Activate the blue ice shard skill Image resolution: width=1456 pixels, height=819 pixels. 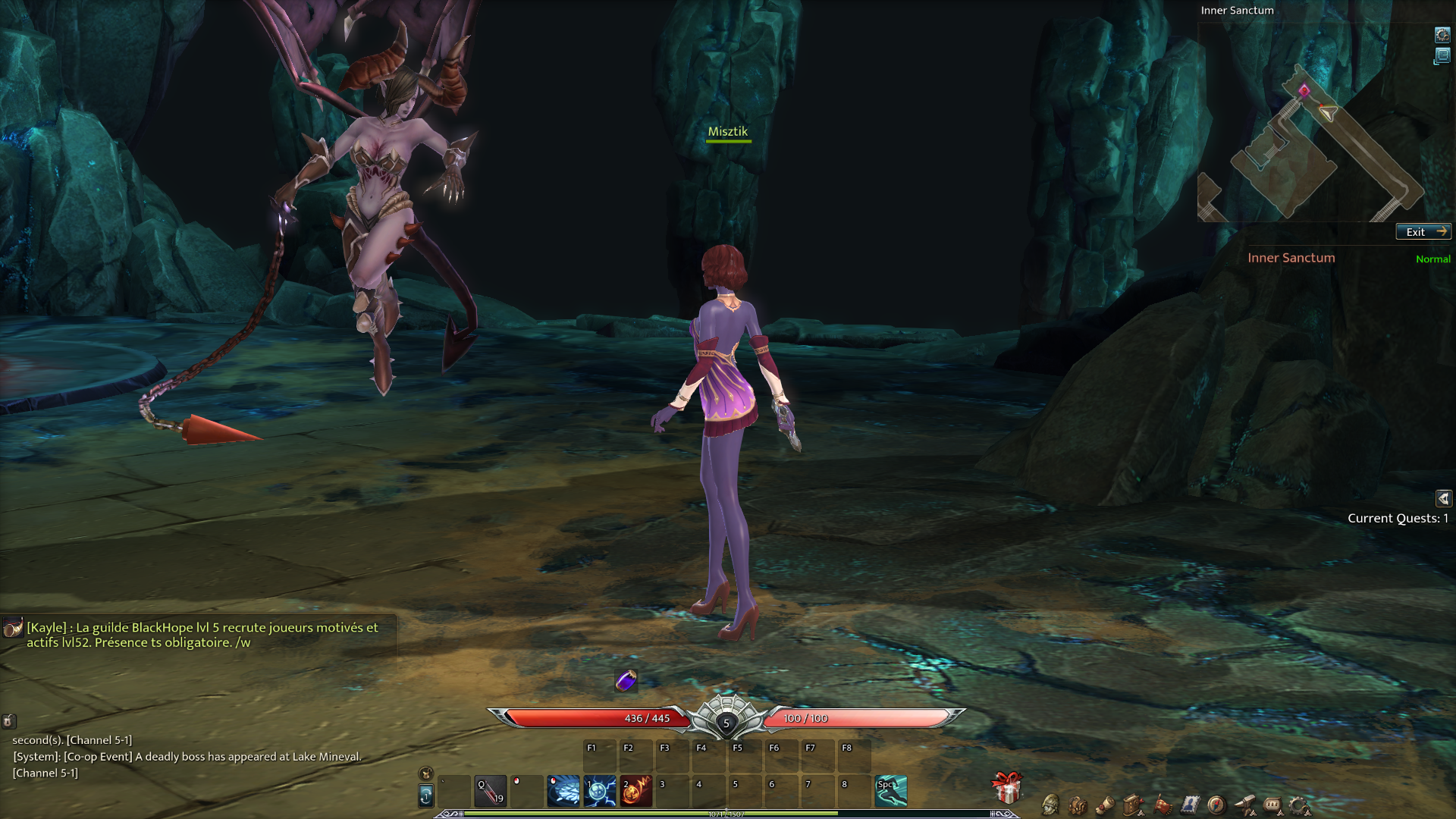click(563, 791)
